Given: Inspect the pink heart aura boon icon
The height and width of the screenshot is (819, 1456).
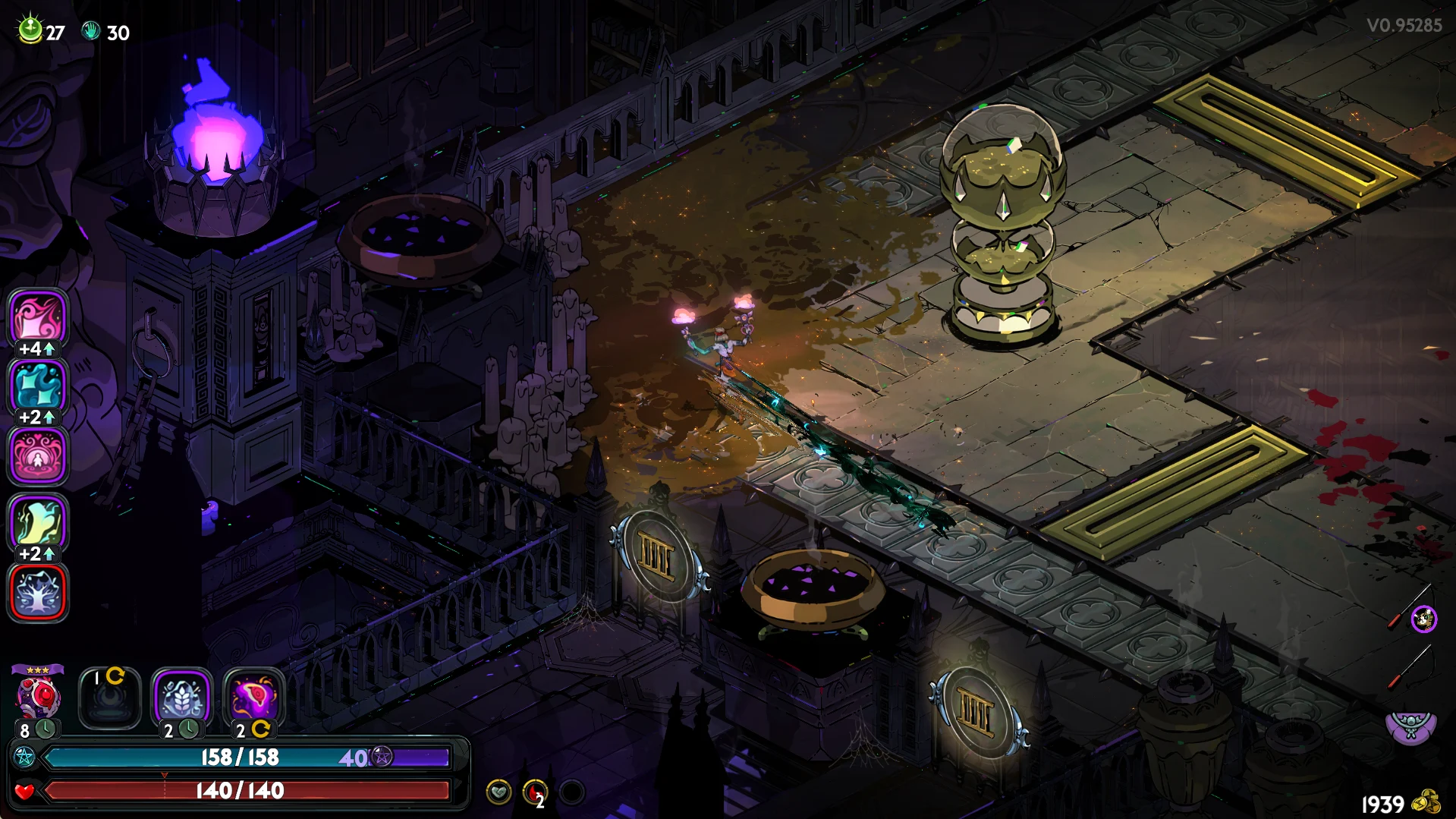Looking at the screenshot, I should (38, 455).
